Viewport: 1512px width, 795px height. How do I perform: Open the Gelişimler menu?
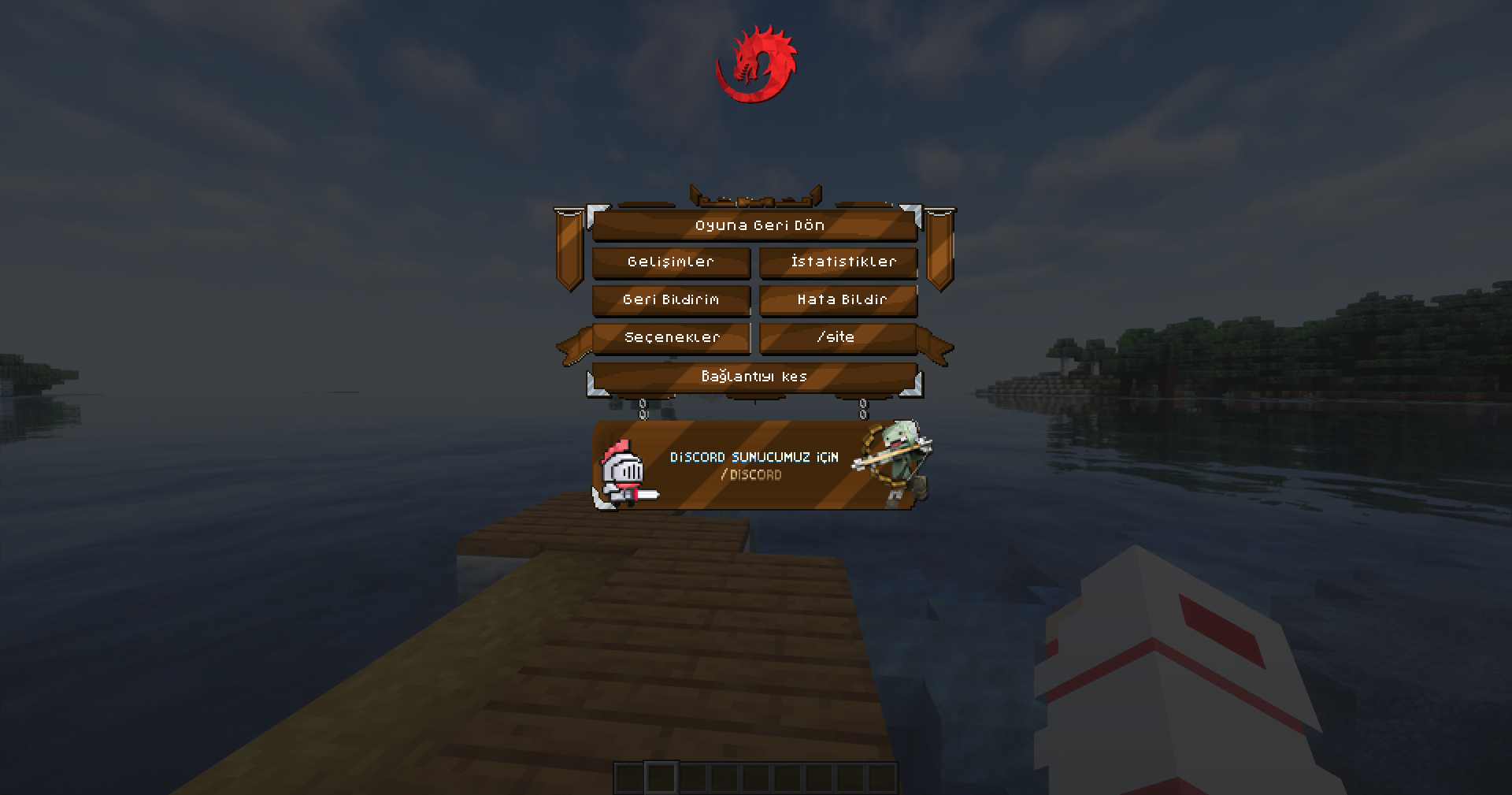click(670, 262)
